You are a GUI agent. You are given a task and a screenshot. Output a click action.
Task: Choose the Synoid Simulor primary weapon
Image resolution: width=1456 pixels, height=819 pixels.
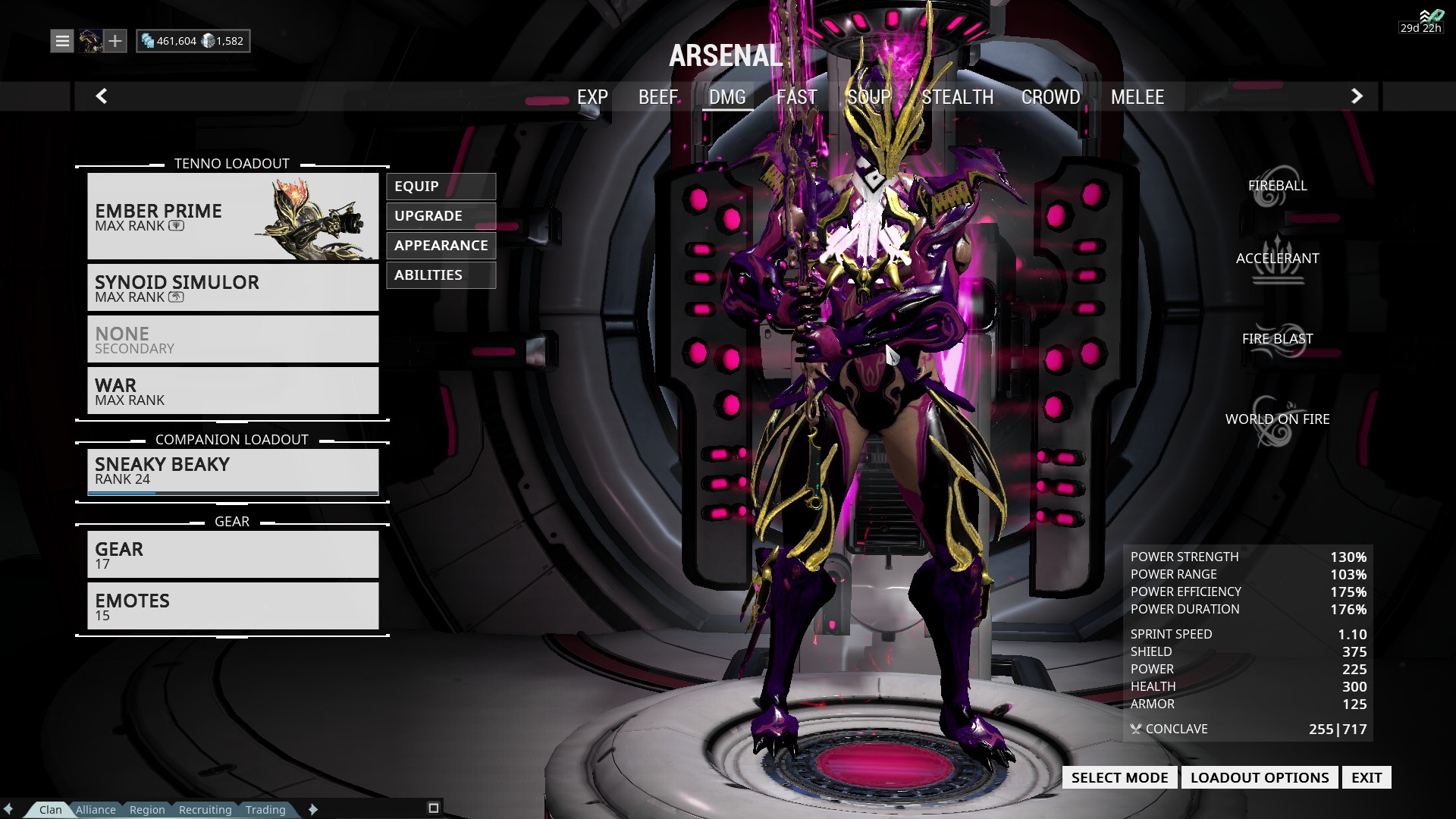(x=232, y=287)
